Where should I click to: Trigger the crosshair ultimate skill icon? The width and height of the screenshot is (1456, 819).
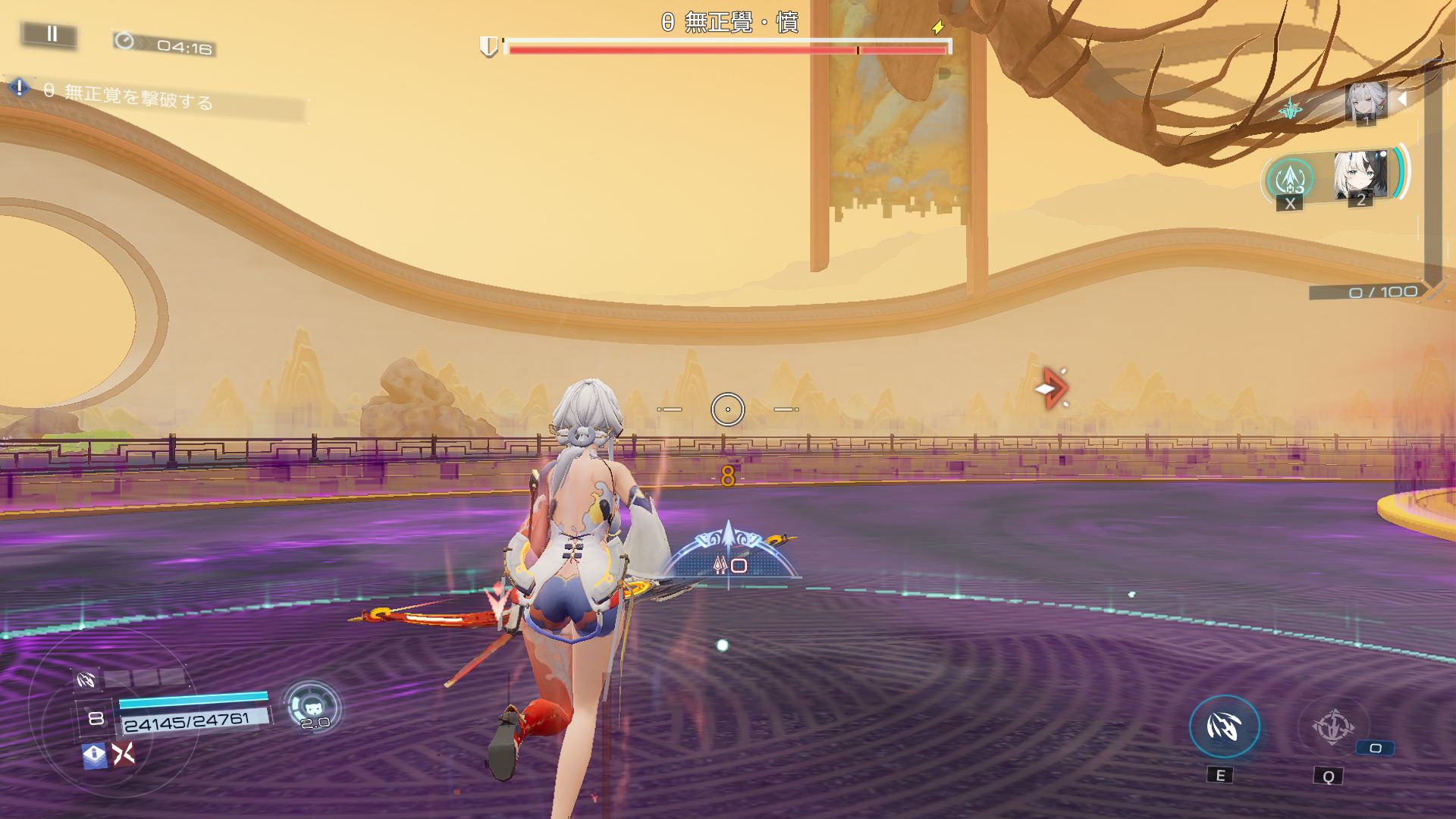[x=1332, y=727]
